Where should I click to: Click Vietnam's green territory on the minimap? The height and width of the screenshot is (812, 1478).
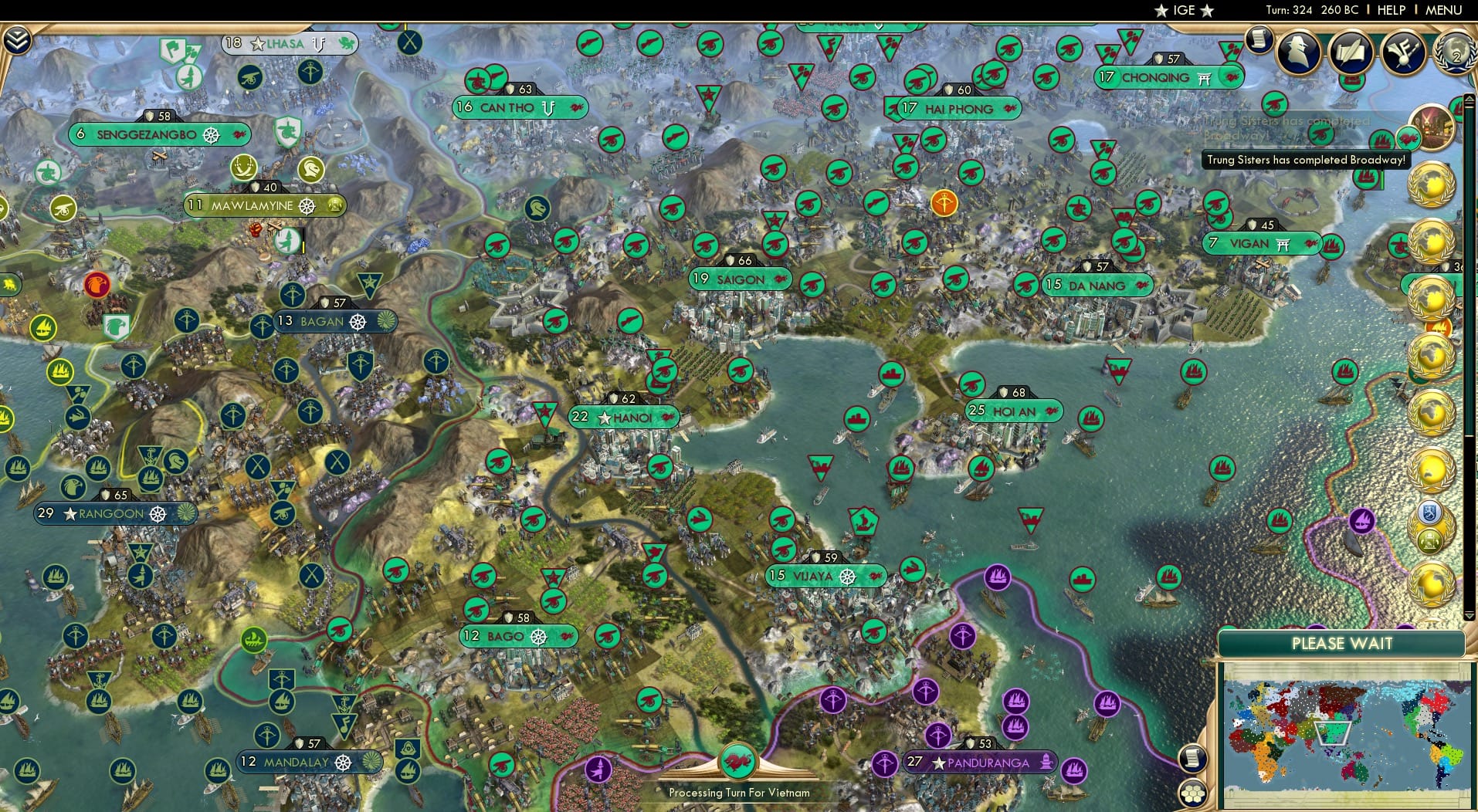click(1334, 733)
